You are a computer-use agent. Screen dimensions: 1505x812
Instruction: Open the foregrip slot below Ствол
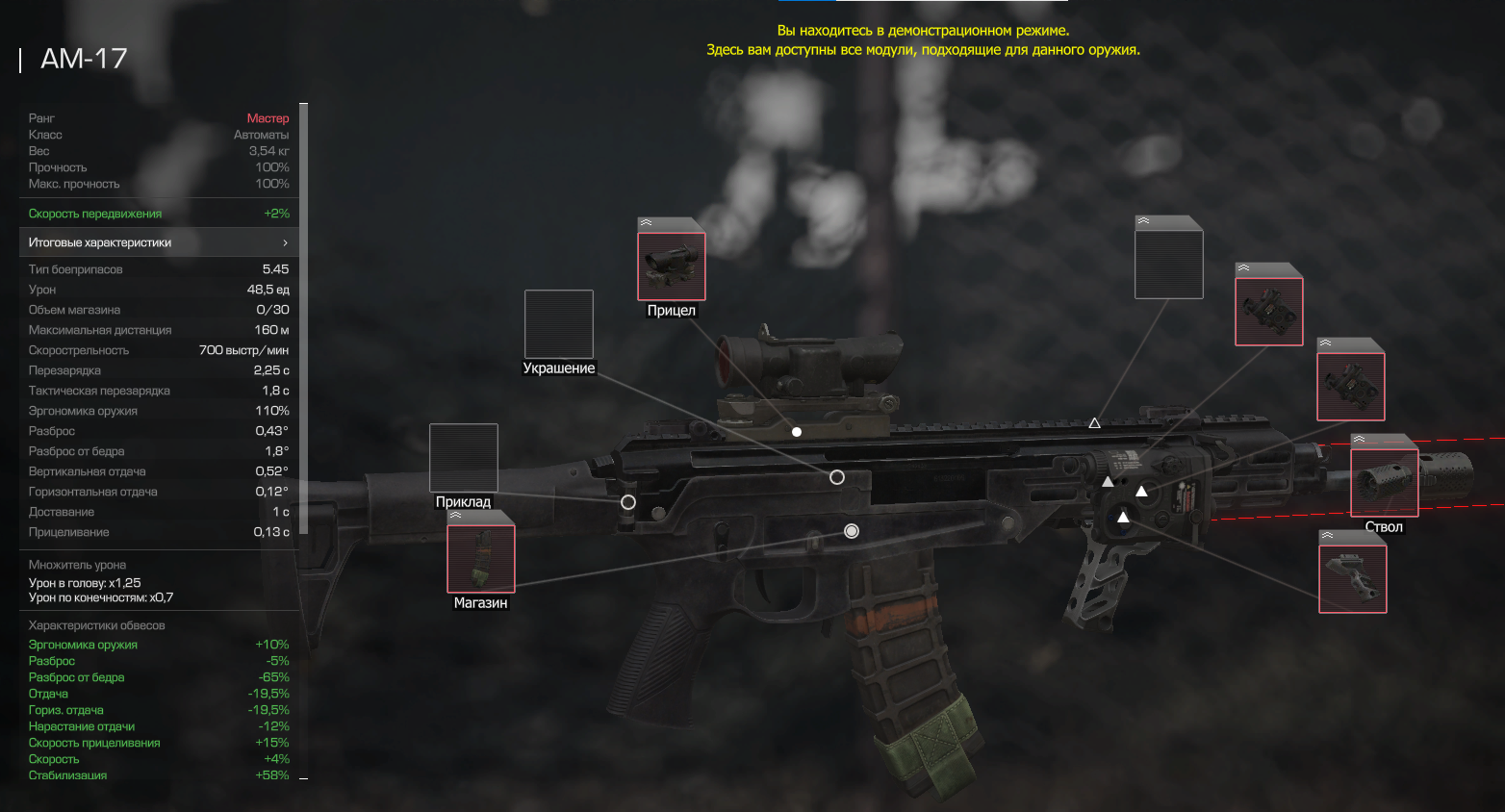pyautogui.click(x=1352, y=578)
